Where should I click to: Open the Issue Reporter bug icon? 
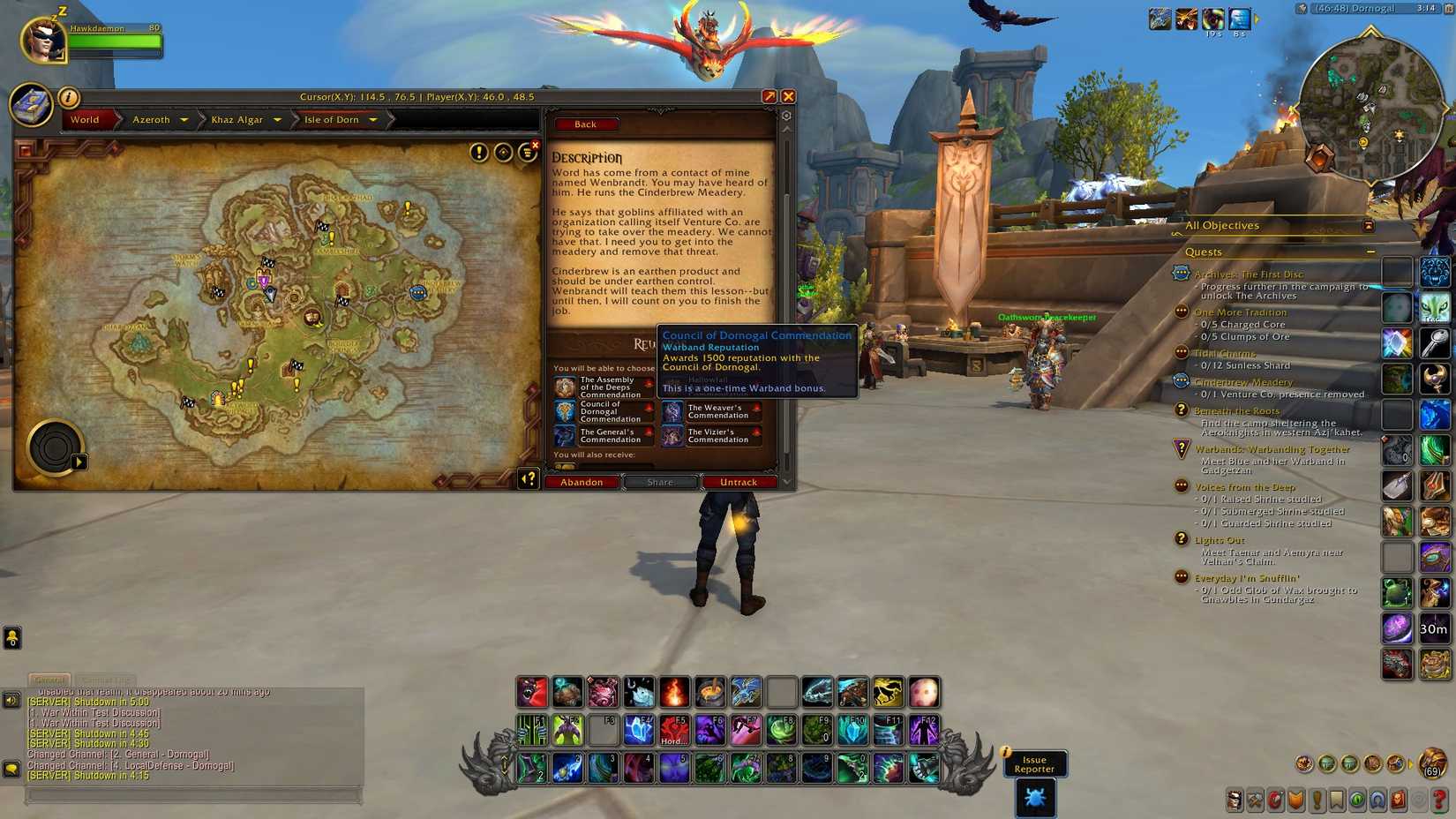[x=1034, y=797]
